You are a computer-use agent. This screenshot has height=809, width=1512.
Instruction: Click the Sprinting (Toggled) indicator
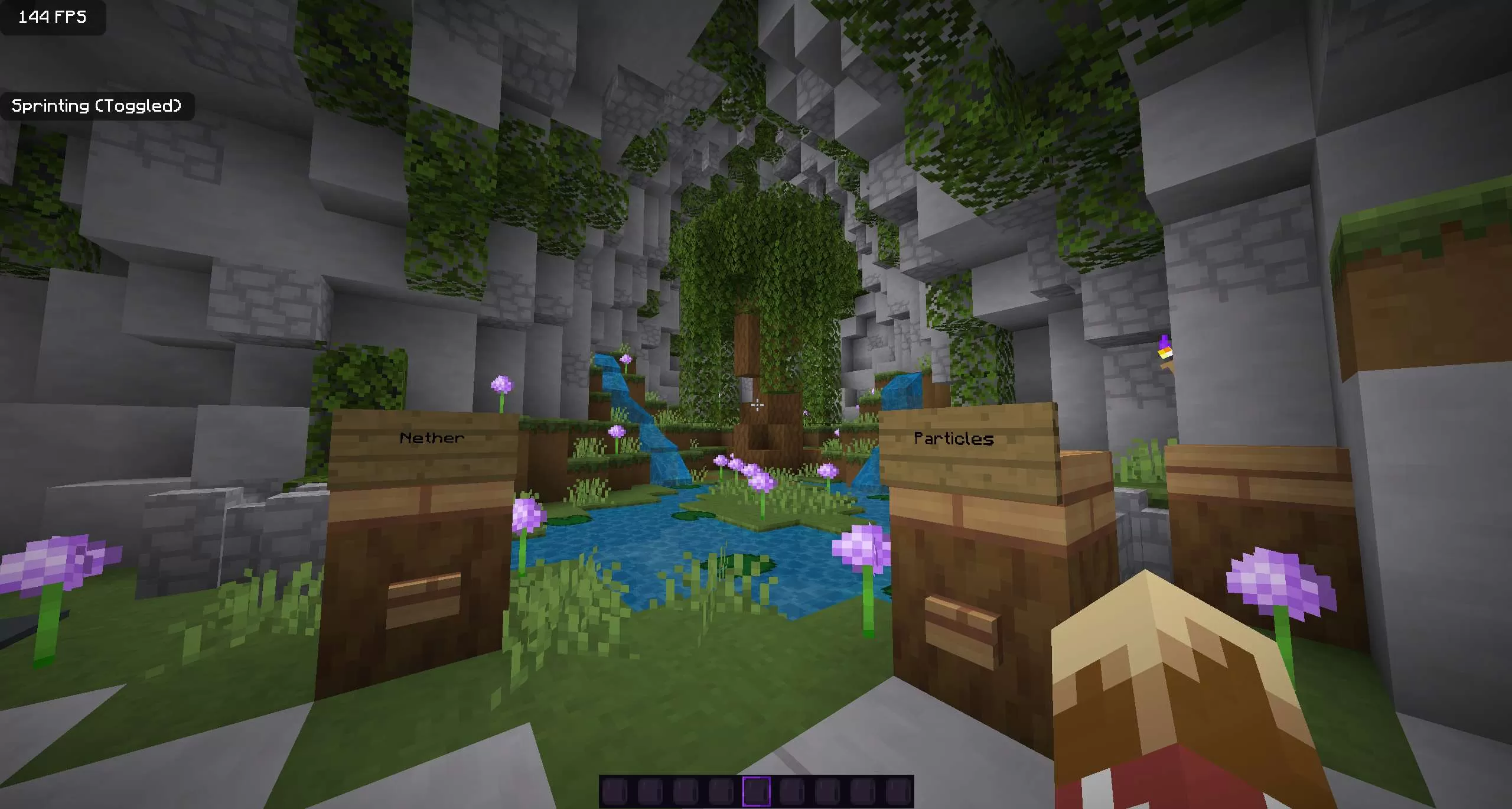[x=97, y=106]
